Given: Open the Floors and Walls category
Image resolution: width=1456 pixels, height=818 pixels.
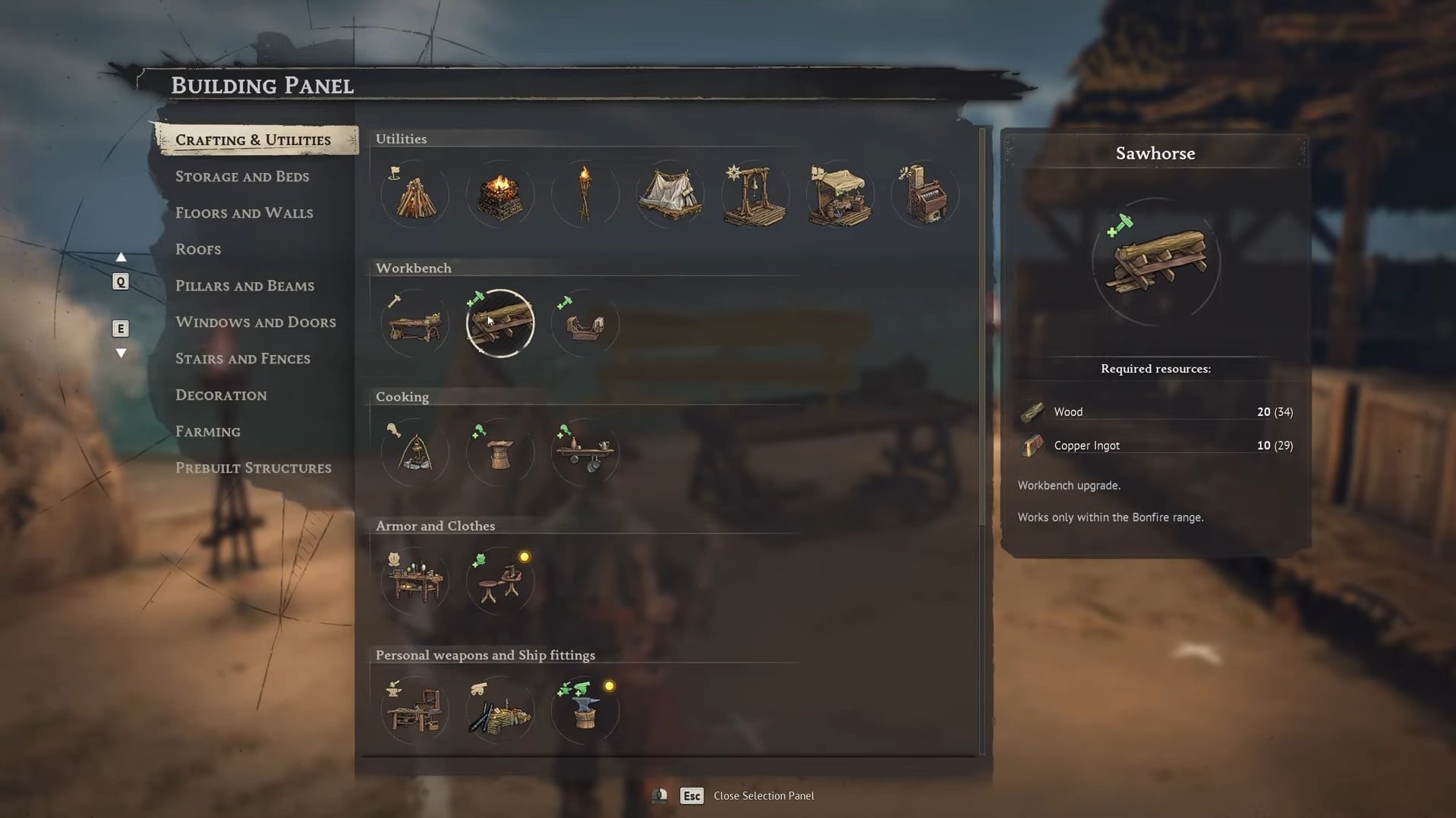Looking at the screenshot, I should (x=244, y=213).
